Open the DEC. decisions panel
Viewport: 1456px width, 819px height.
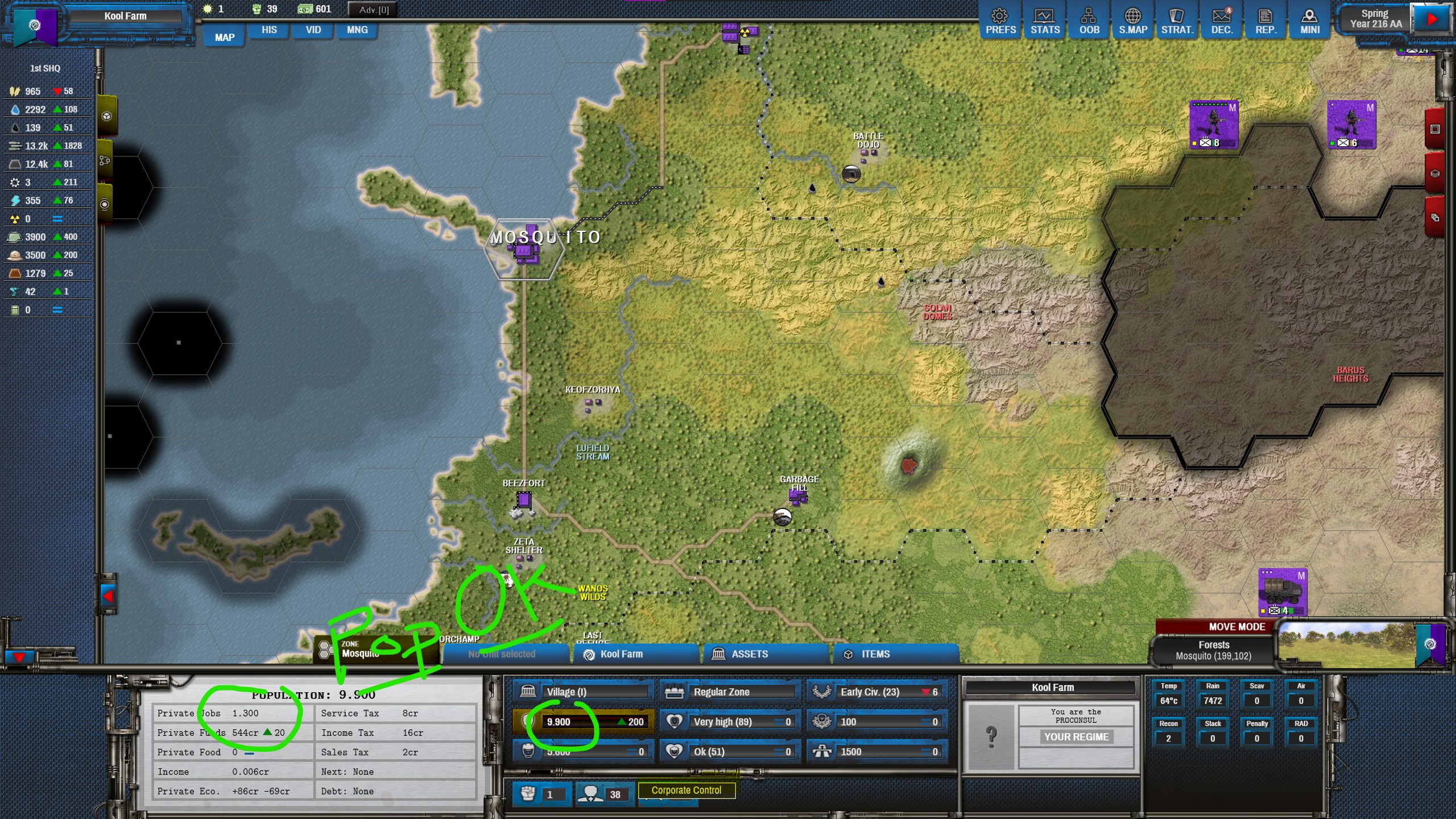[1221, 22]
